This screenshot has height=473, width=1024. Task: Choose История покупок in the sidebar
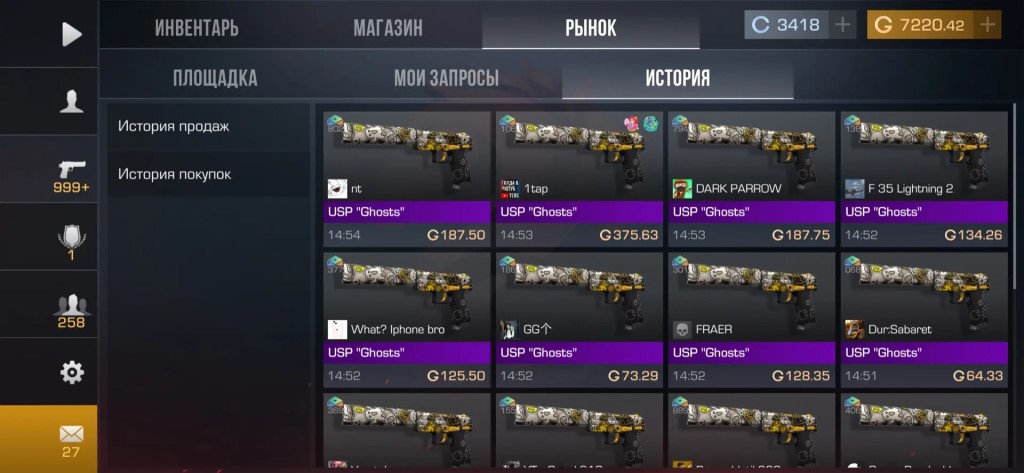tap(174, 174)
